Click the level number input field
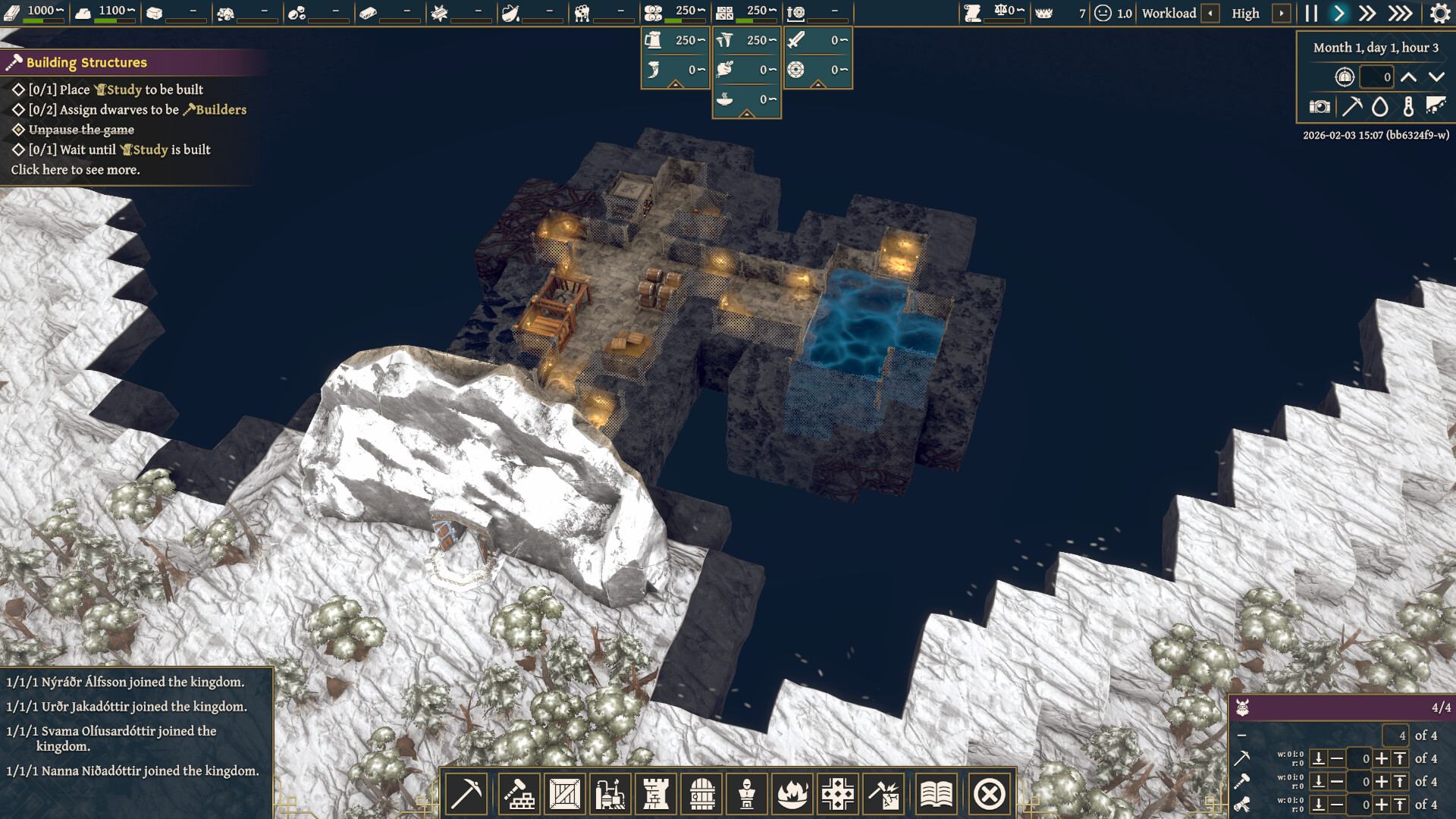This screenshot has height=819, width=1456. [1376, 77]
